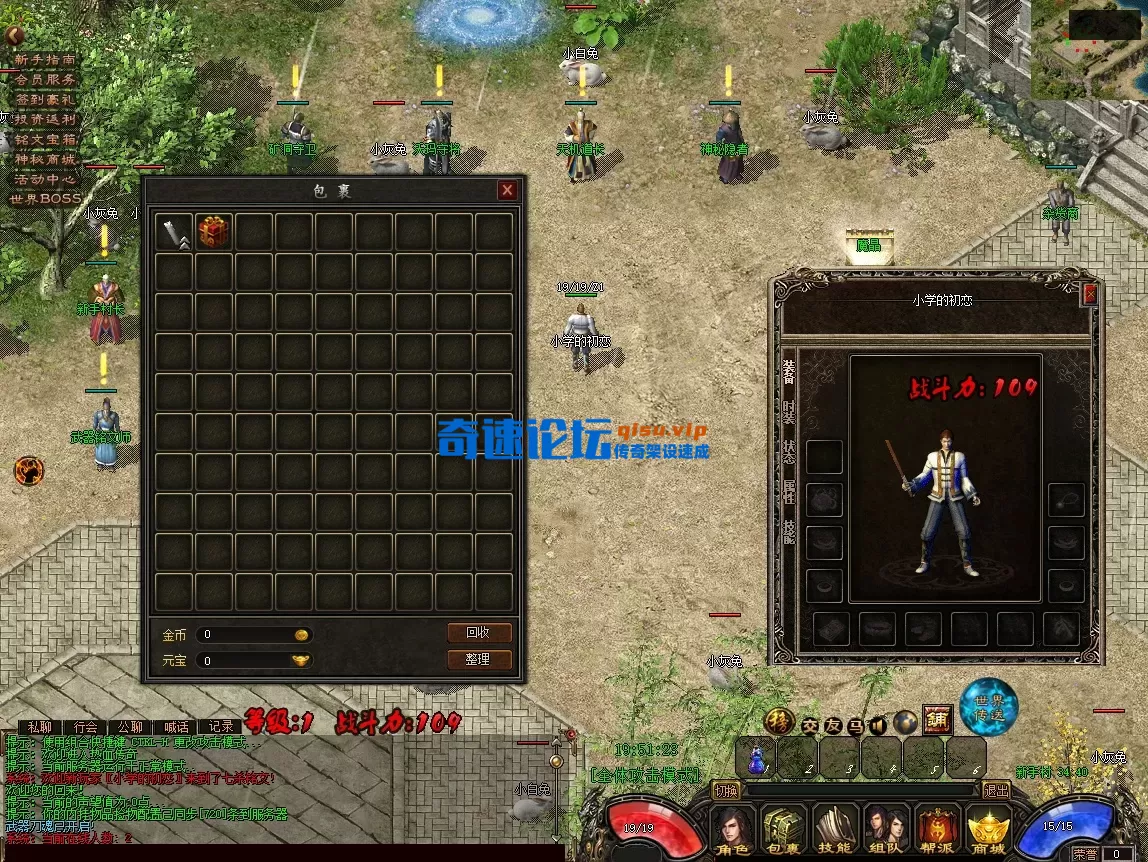The image size is (1148, 862).
Task: Open the 签到豪礼 sign-in rewards
Action: [44, 100]
